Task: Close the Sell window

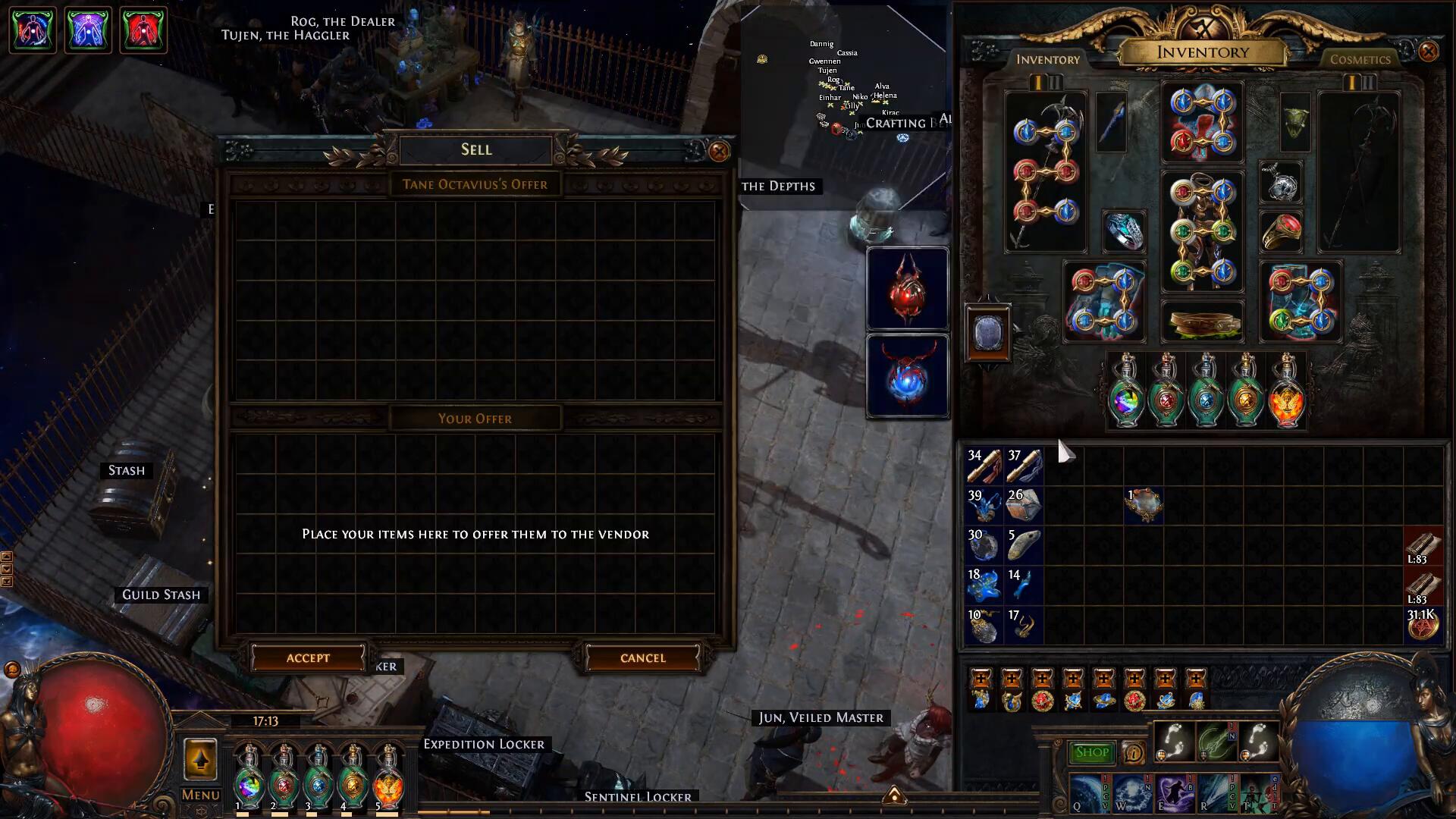Action: 719,151
